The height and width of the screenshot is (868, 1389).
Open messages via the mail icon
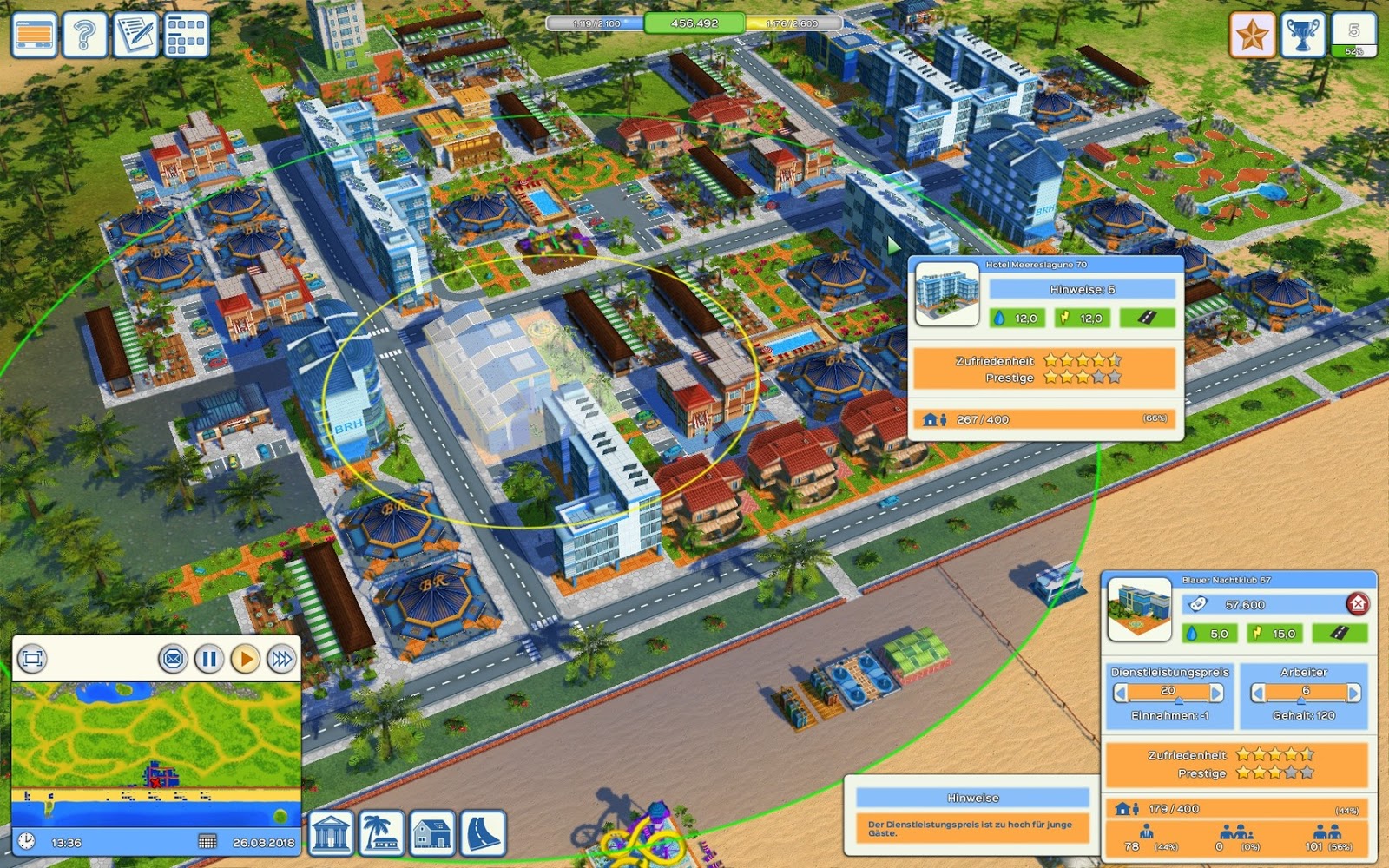[174, 660]
